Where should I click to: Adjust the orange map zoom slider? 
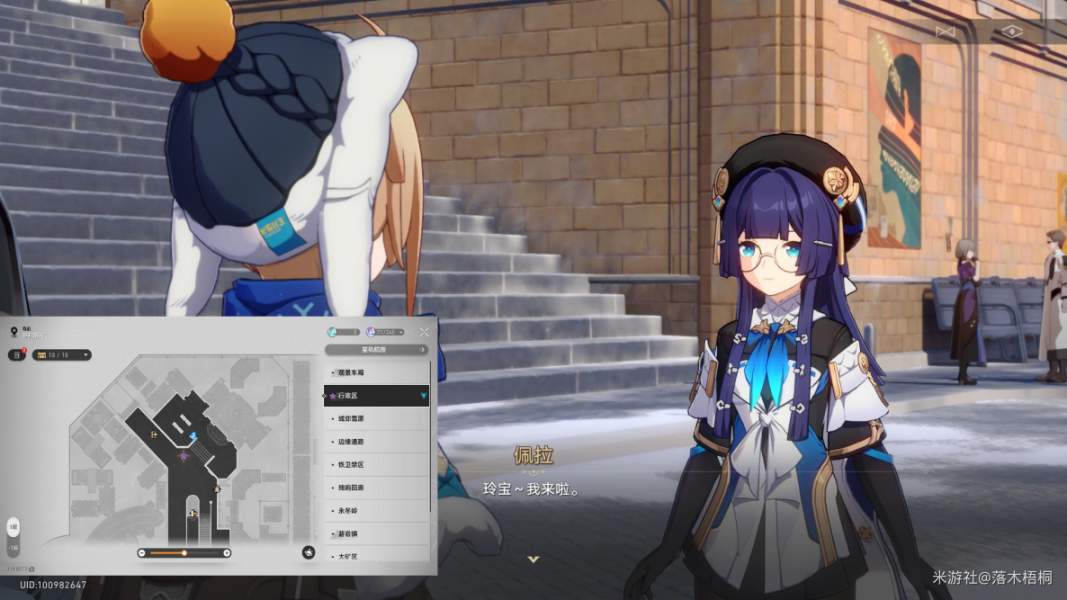184,553
